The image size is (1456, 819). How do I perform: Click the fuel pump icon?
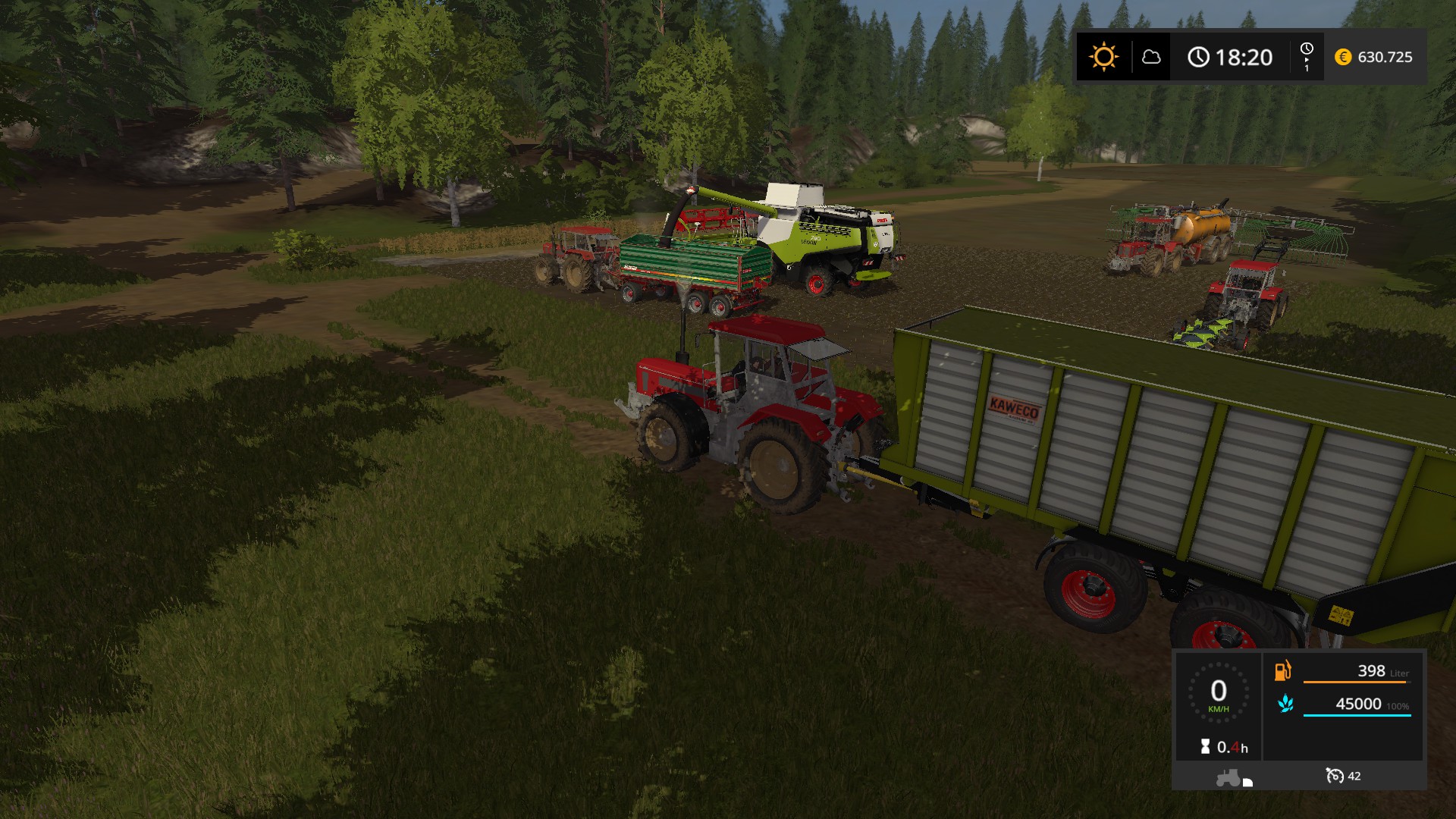1282,670
